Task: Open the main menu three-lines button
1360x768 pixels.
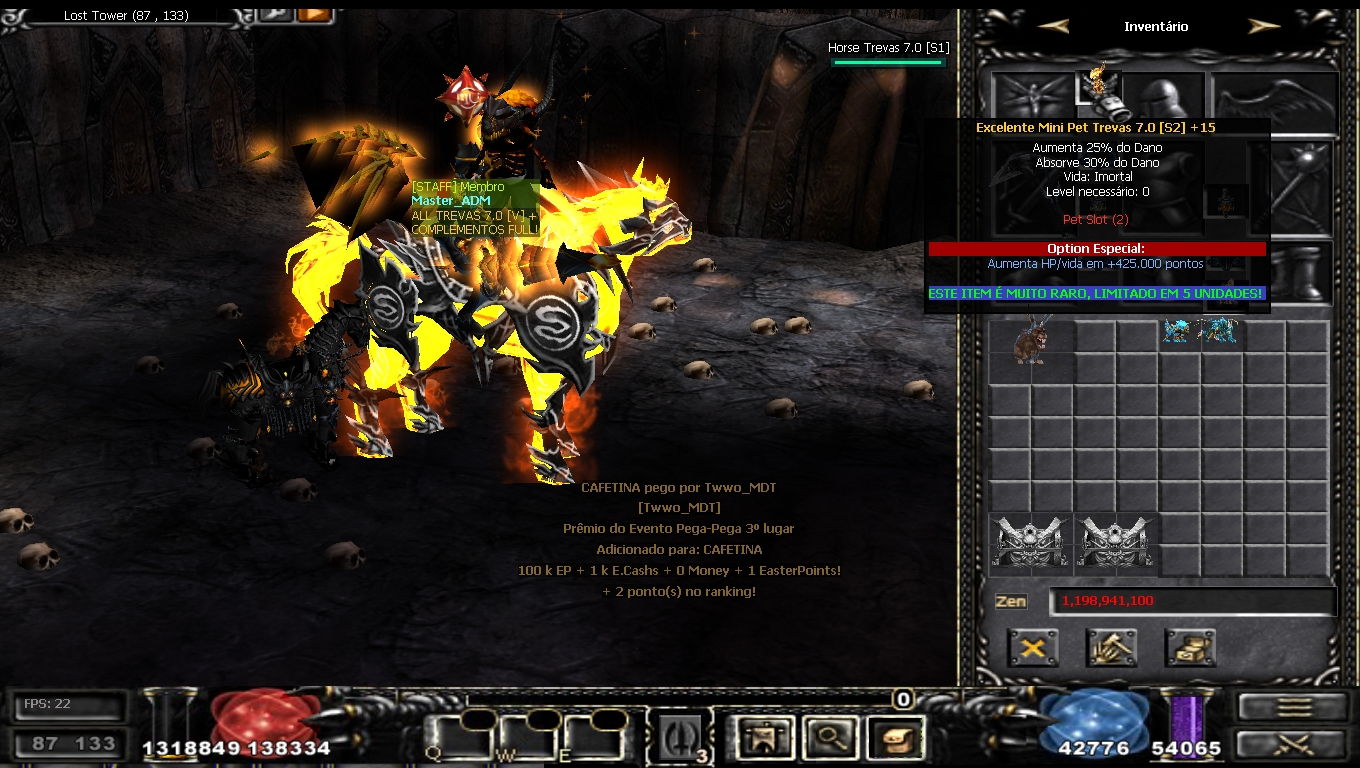Action: 1294,707
